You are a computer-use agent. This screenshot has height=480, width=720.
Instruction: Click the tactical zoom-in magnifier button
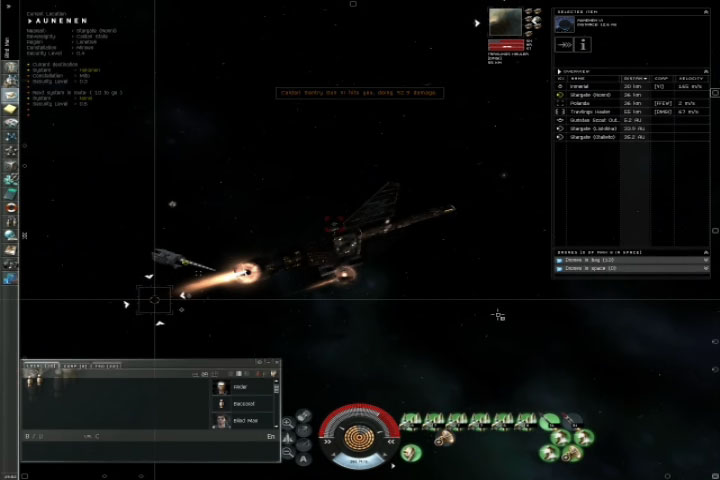pos(288,423)
